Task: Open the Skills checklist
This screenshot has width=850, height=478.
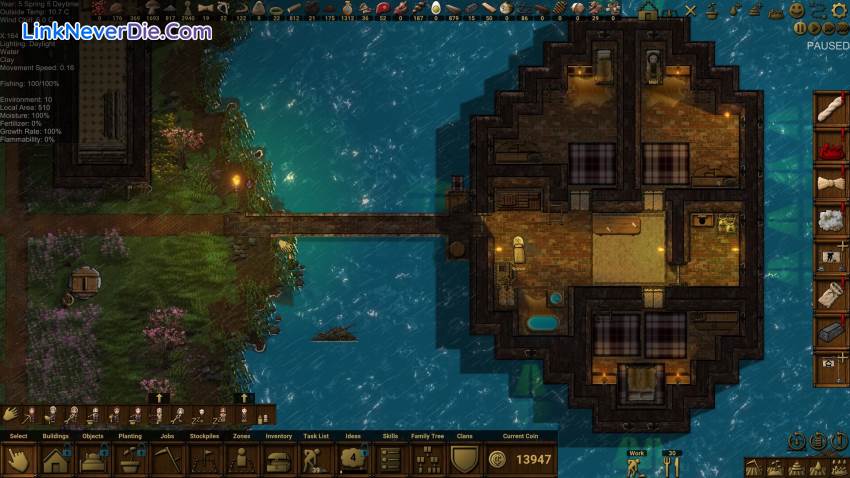Action: [390, 459]
